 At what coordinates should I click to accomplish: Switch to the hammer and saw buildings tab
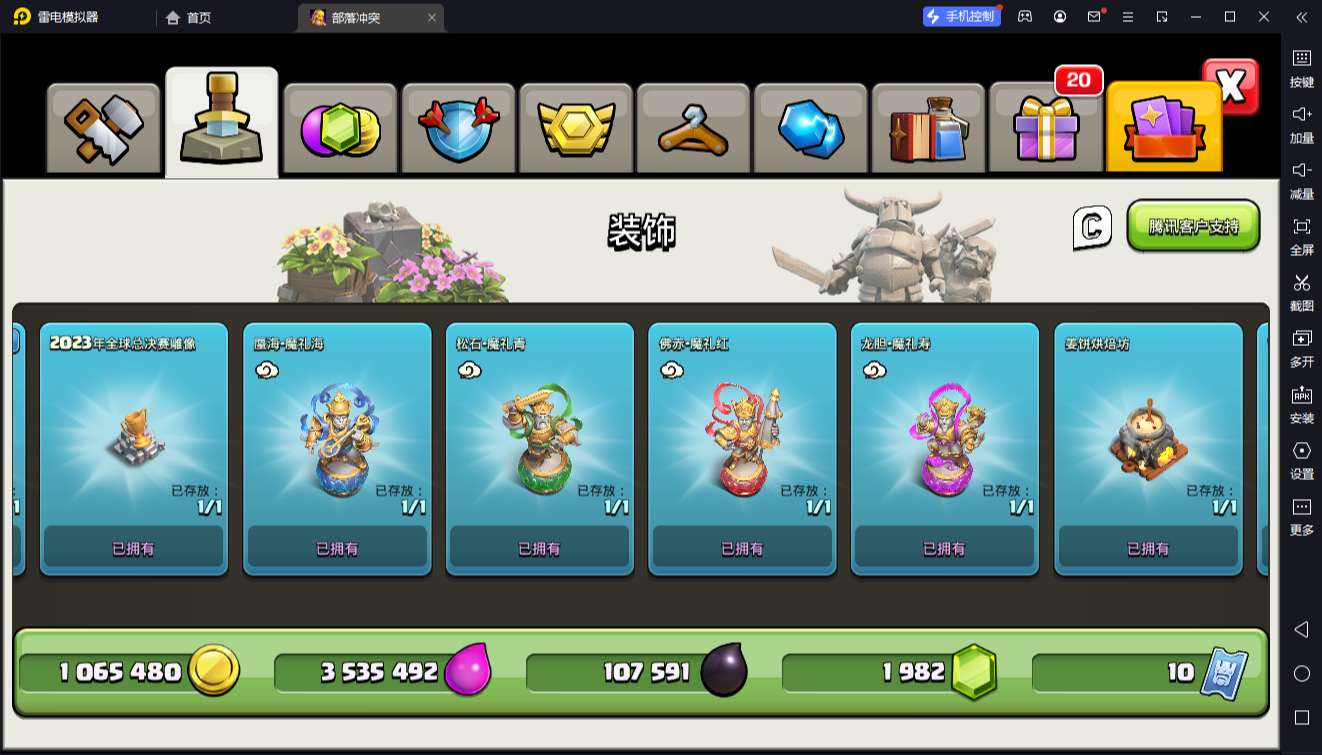(104, 129)
